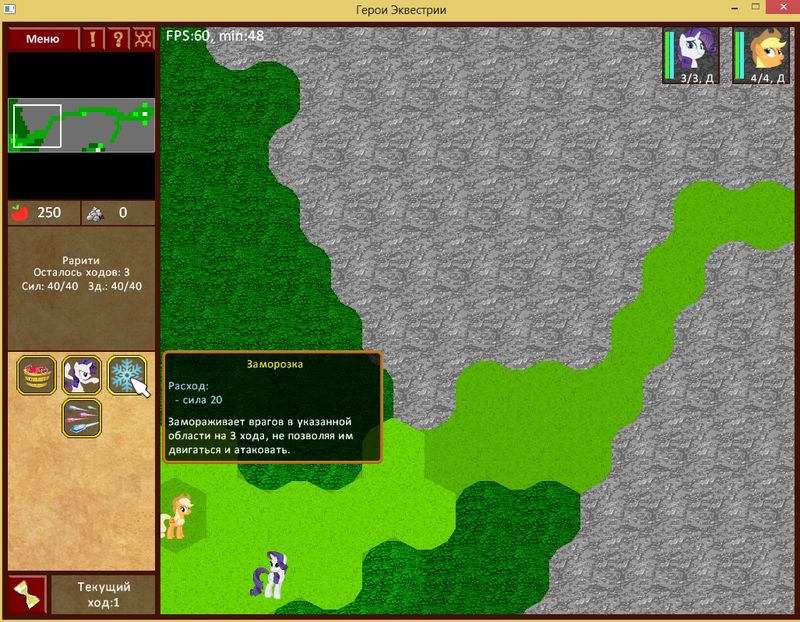Open help with the question mark button
The image size is (800, 622).
[118, 40]
